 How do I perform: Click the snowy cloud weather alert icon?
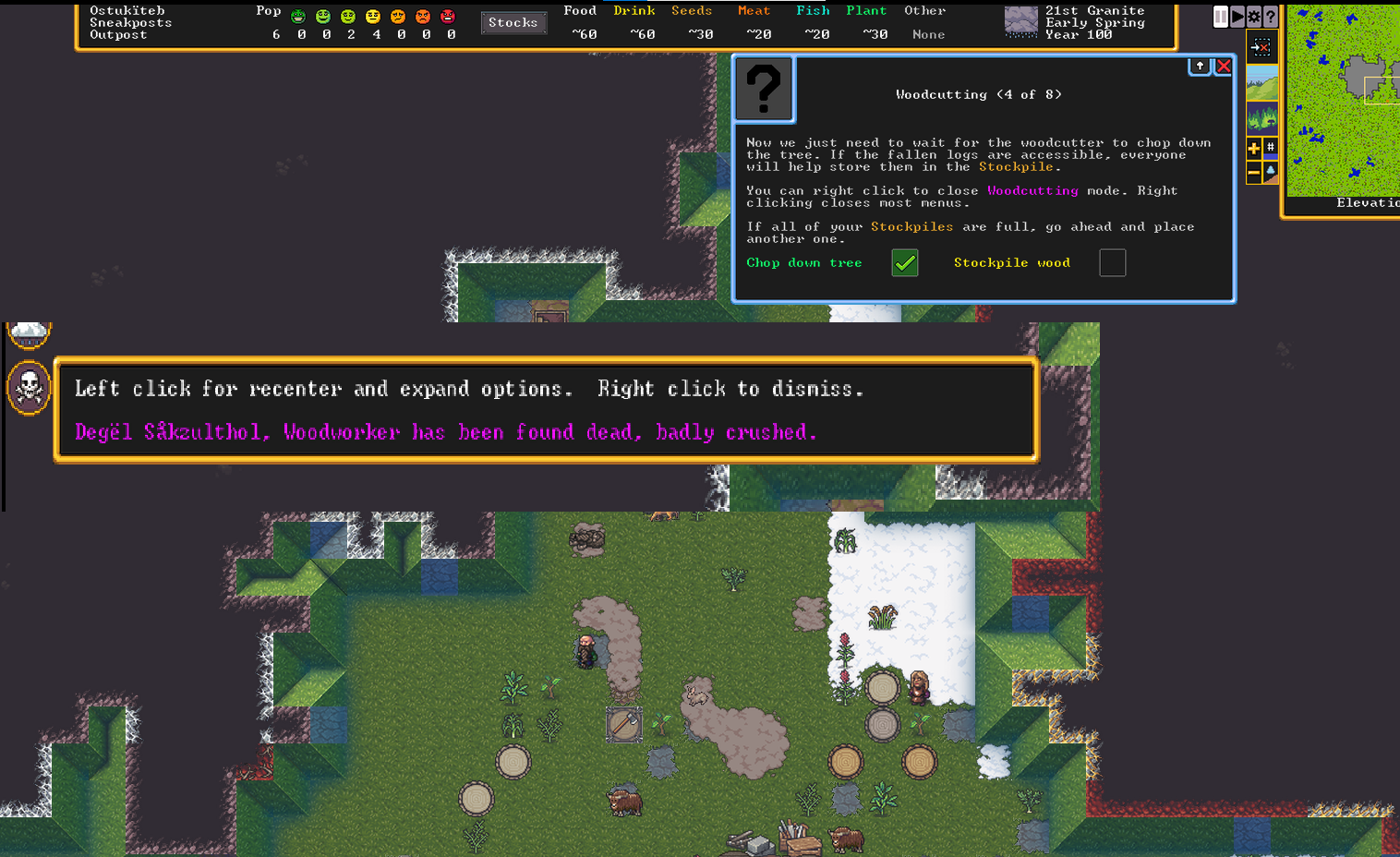click(29, 334)
